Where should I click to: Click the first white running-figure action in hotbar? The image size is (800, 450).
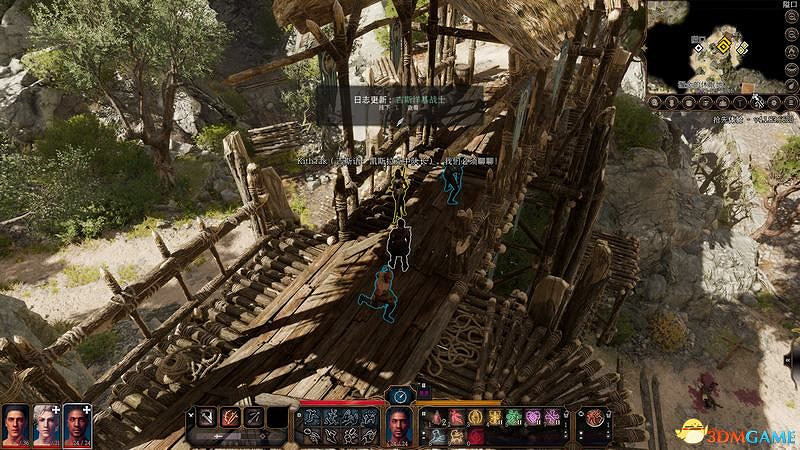(x=311, y=417)
